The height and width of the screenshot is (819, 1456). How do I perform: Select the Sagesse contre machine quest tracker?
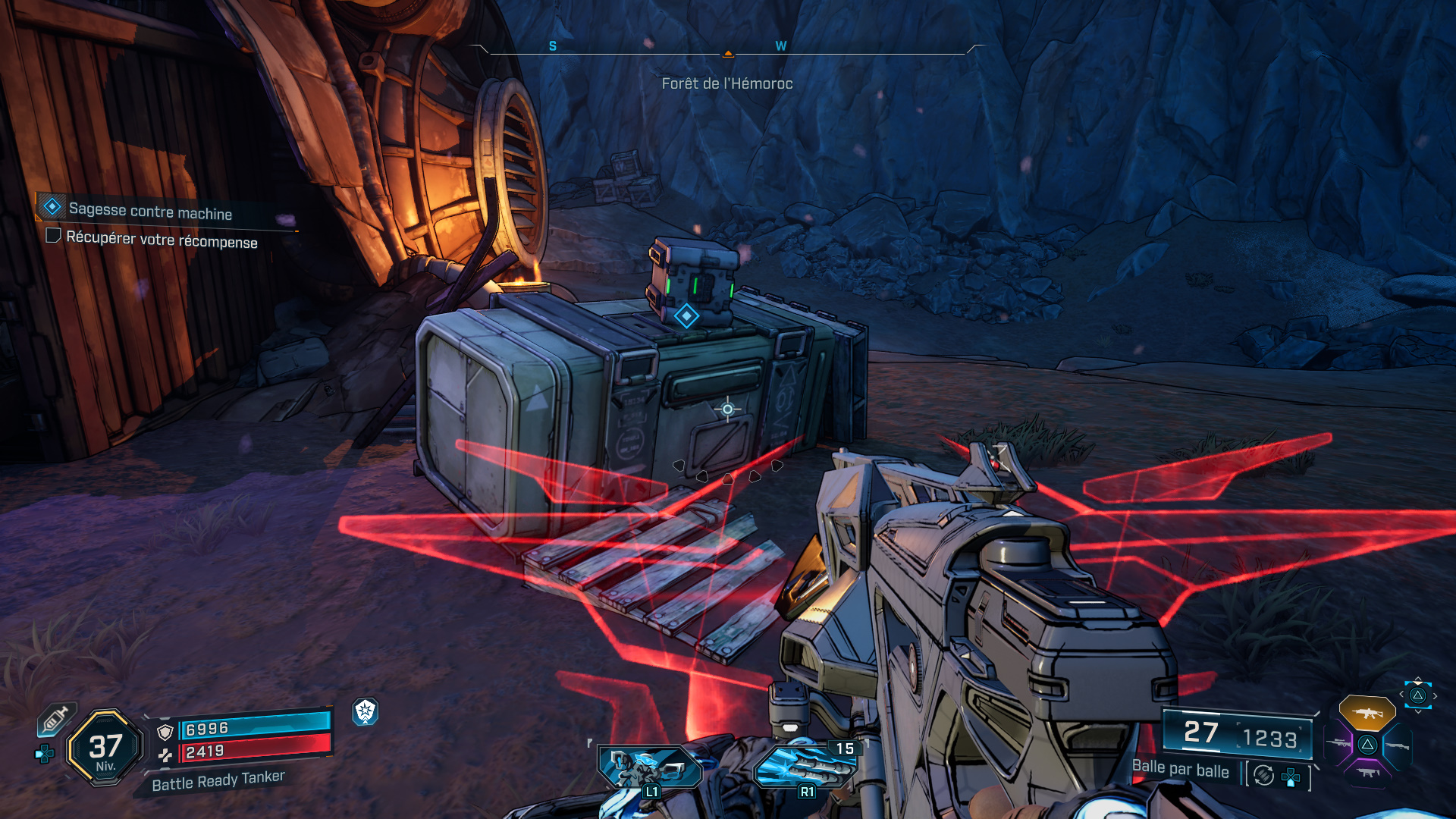[x=150, y=210]
